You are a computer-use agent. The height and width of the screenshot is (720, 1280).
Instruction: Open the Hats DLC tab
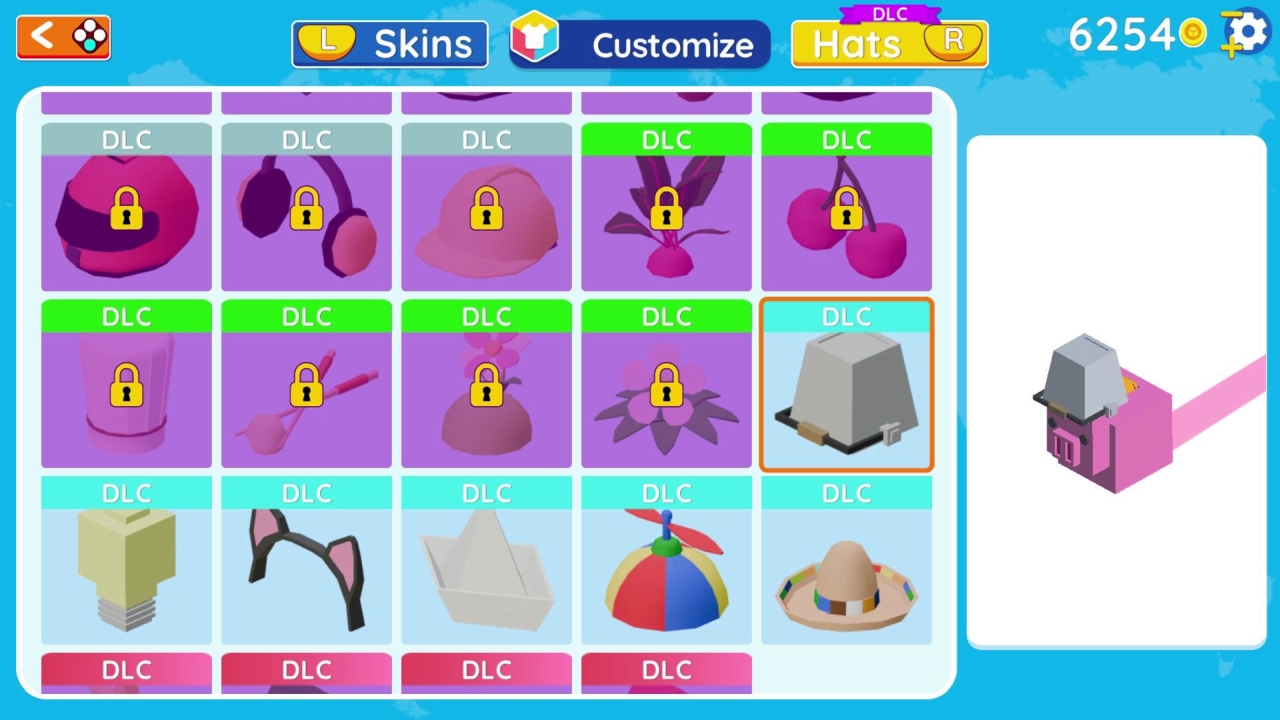pos(888,43)
